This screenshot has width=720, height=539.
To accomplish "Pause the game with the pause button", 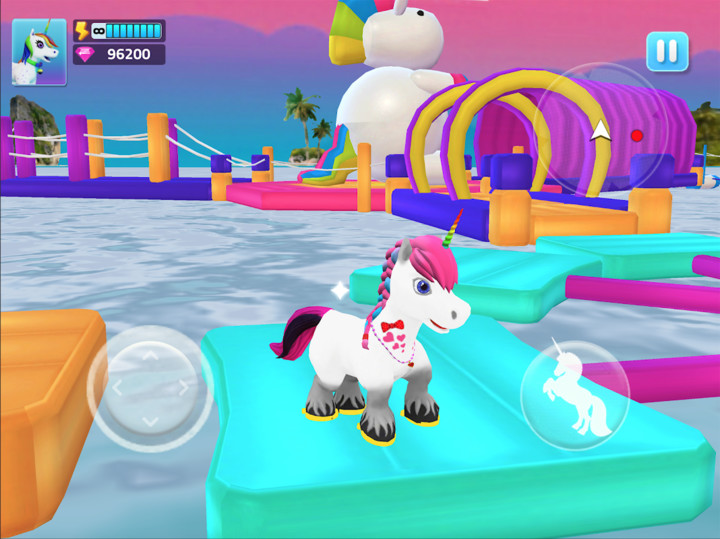I will tap(667, 51).
